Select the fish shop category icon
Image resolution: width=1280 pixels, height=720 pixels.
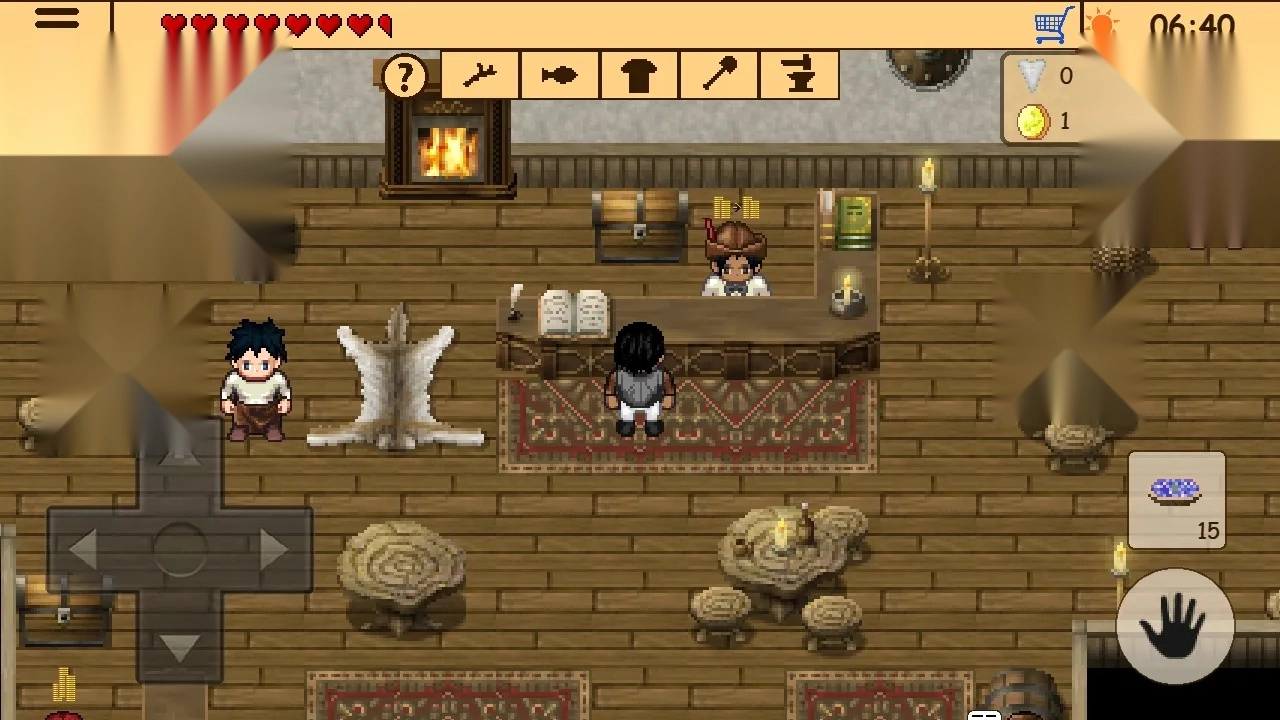(x=559, y=75)
